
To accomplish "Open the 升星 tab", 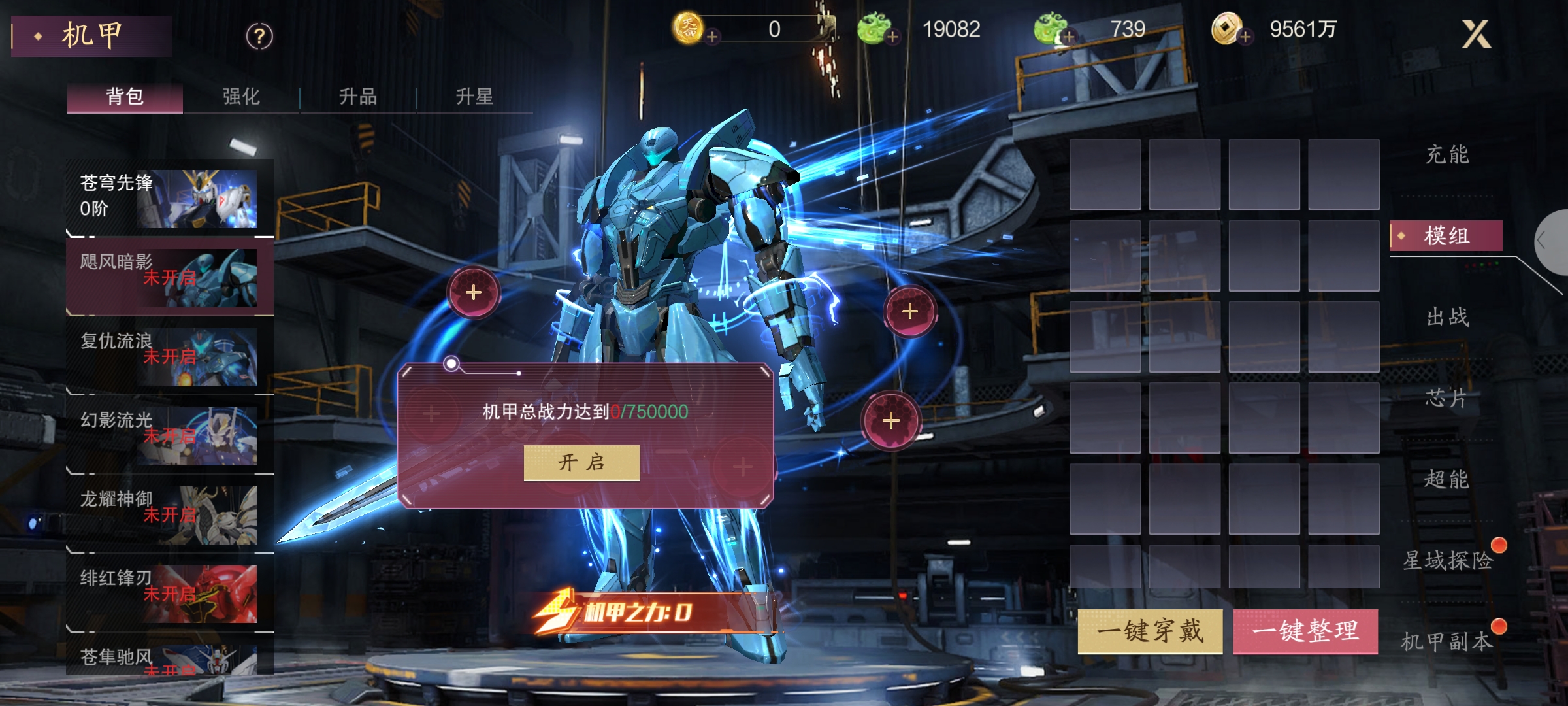I will click(x=474, y=97).
